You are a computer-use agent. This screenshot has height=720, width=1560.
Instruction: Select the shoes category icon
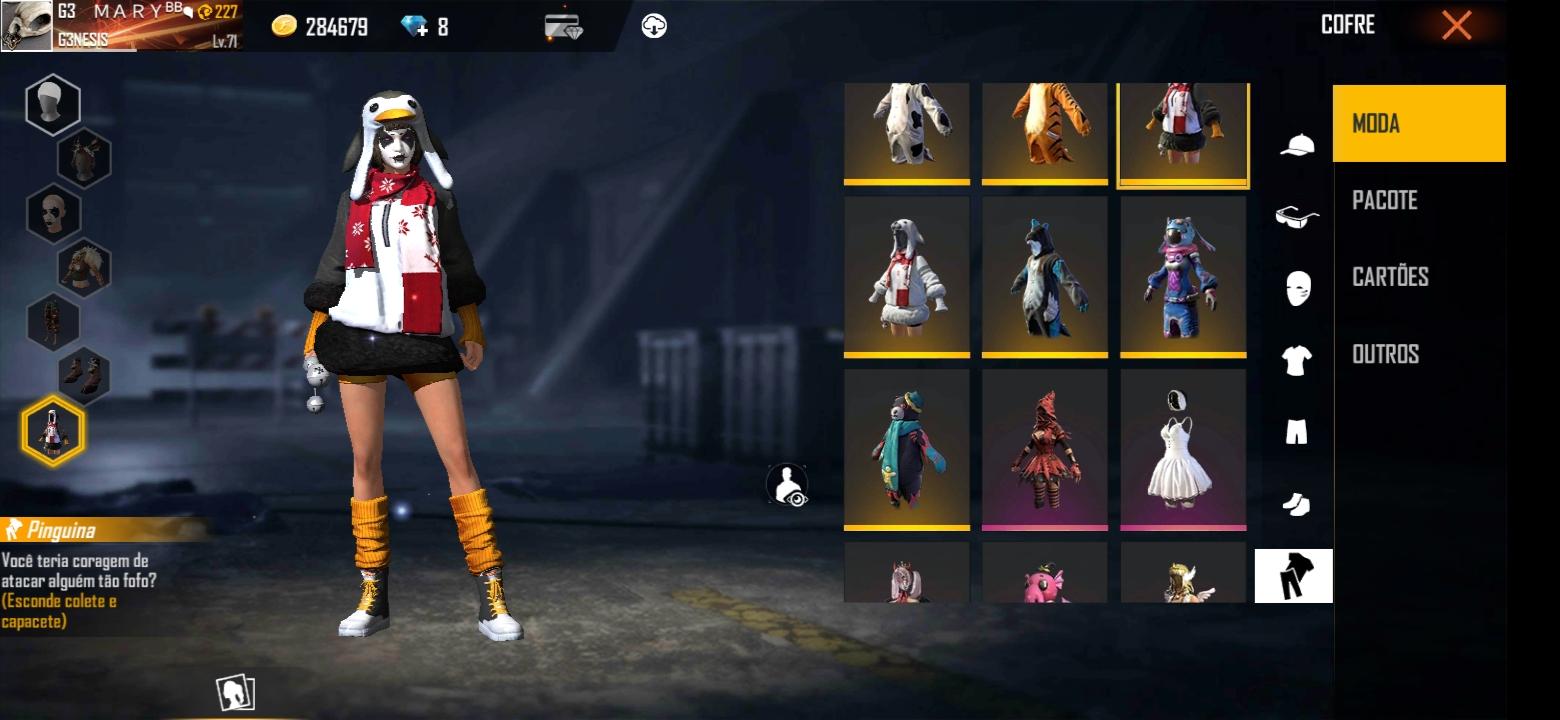point(1297,504)
